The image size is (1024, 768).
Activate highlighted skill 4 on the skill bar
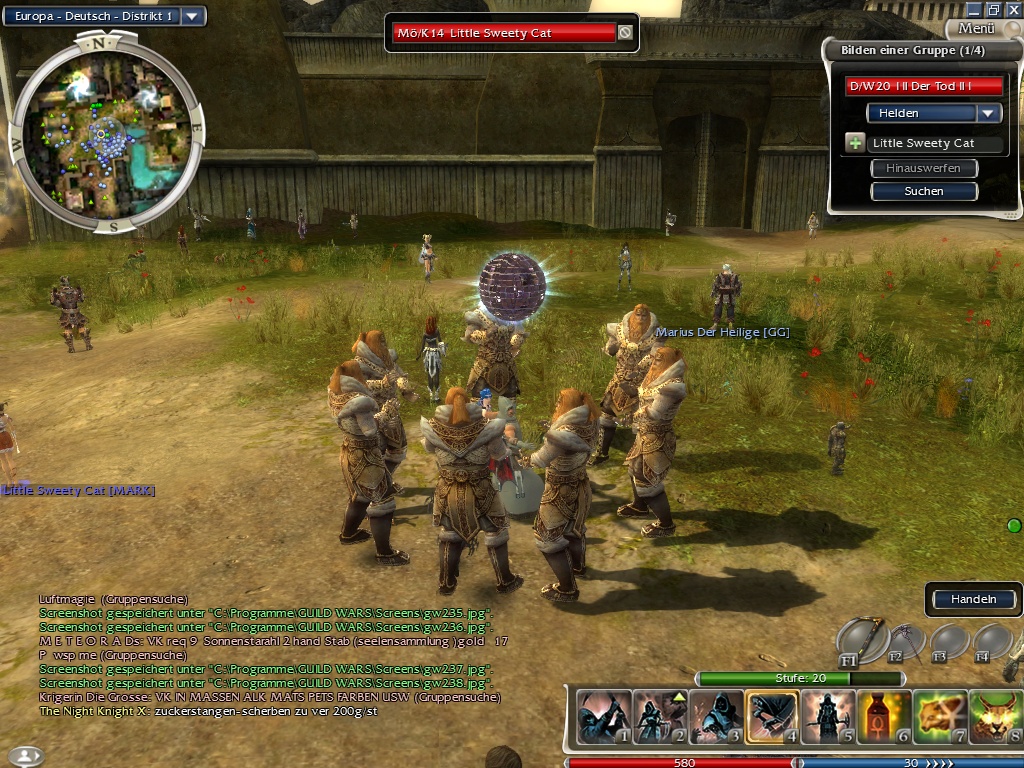[x=773, y=717]
